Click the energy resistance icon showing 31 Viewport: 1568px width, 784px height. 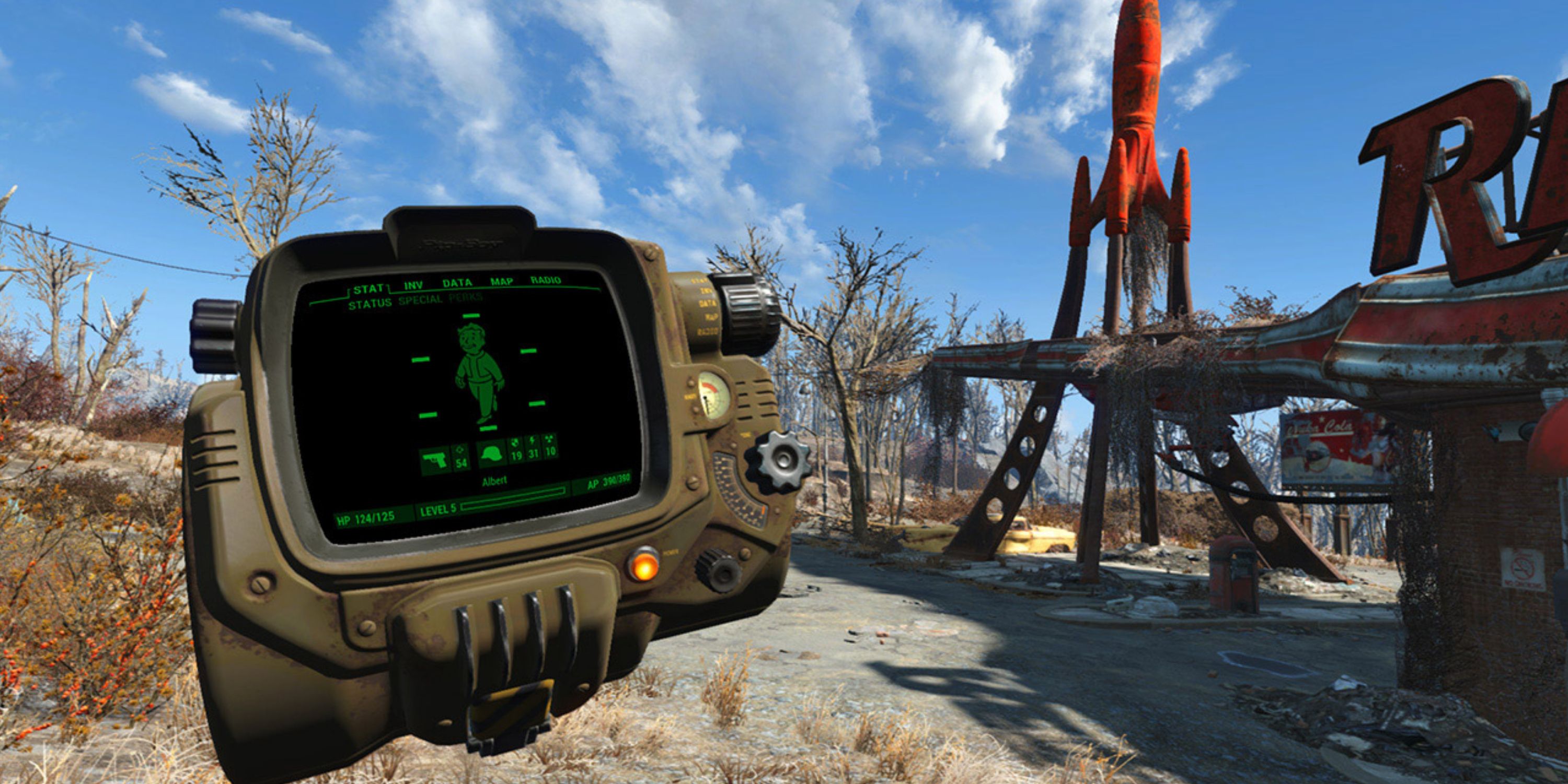533,448
